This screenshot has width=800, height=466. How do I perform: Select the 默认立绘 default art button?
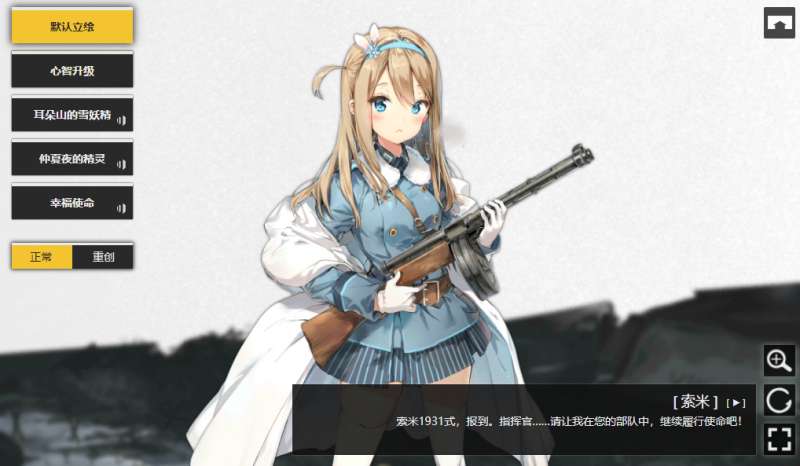[x=72, y=26]
